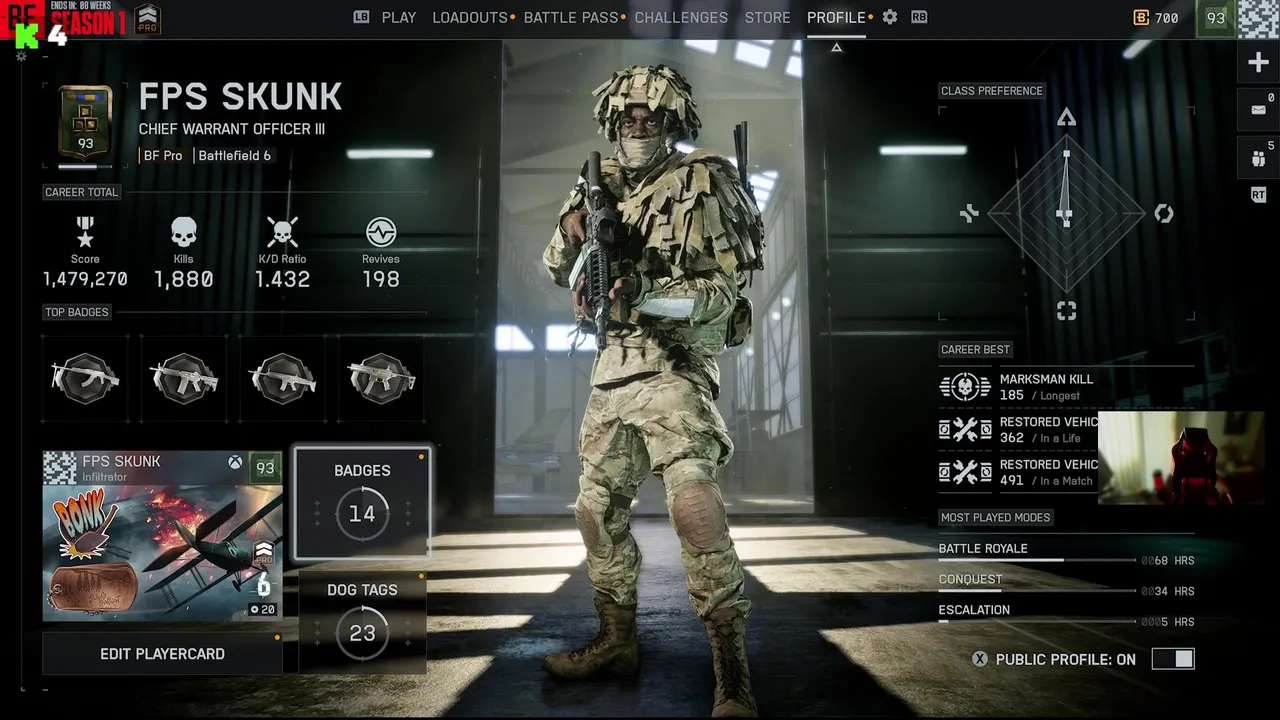Image resolution: width=1280 pixels, height=720 pixels.
Task: Click the plus icon in the sidebar
Action: coord(1258,63)
